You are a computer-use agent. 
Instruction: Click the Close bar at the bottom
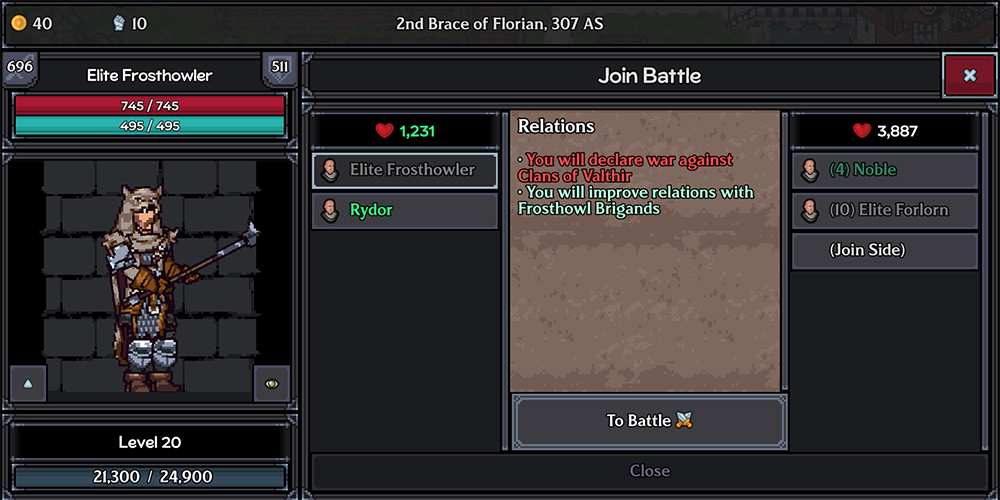(649, 471)
